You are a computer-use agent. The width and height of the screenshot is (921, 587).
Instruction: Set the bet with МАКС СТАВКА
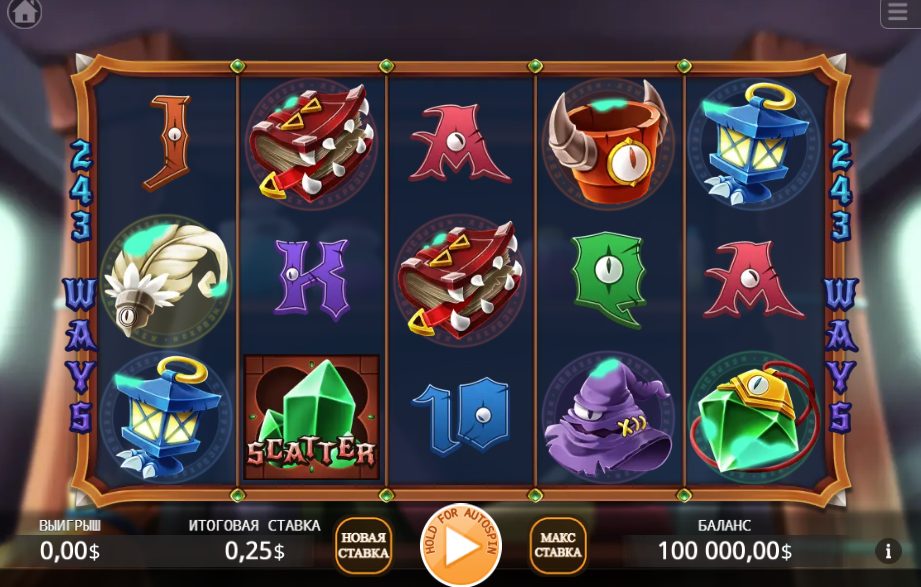point(557,546)
